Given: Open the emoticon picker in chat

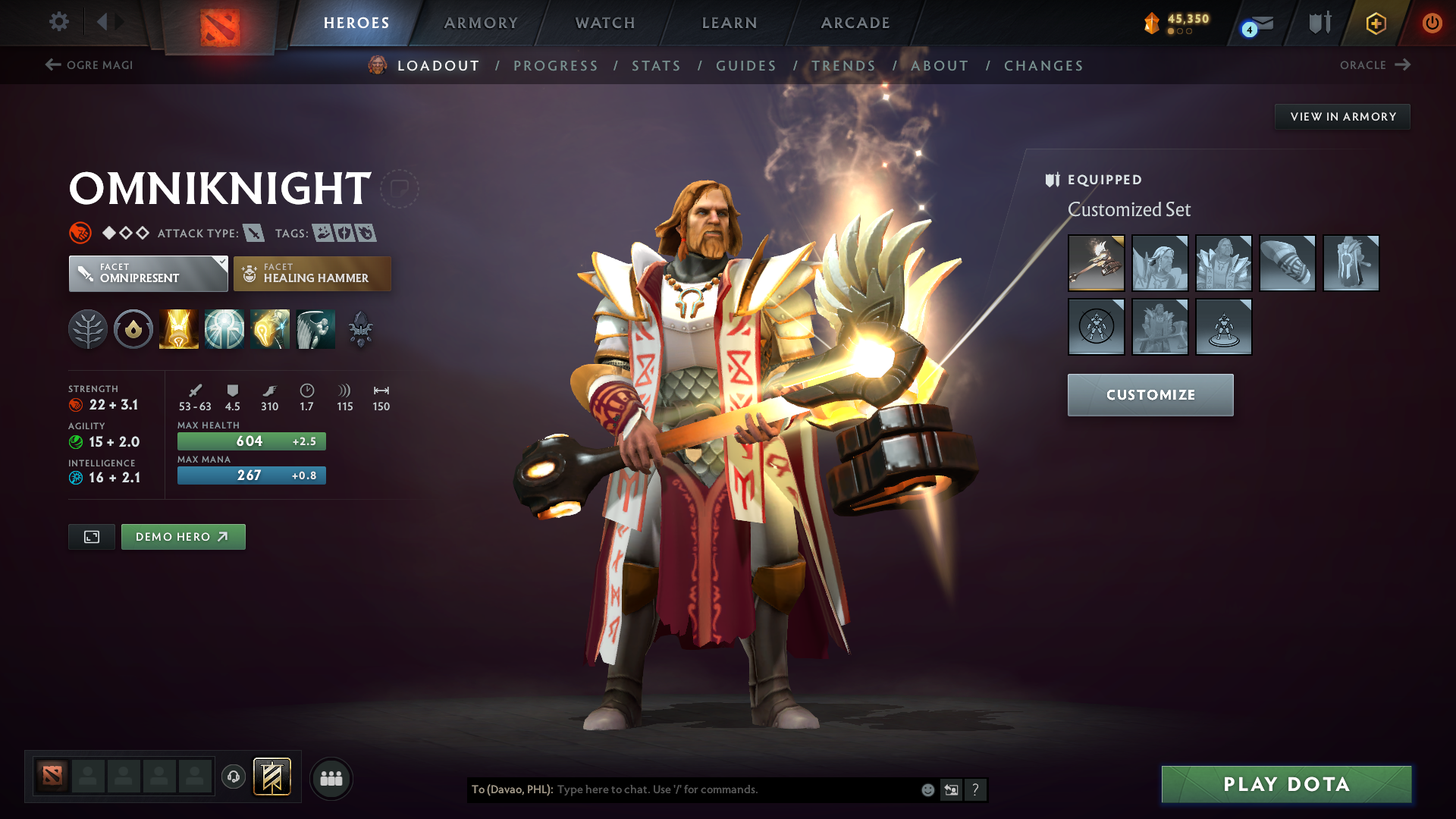Looking at the screenshot, I should [927, 789].
